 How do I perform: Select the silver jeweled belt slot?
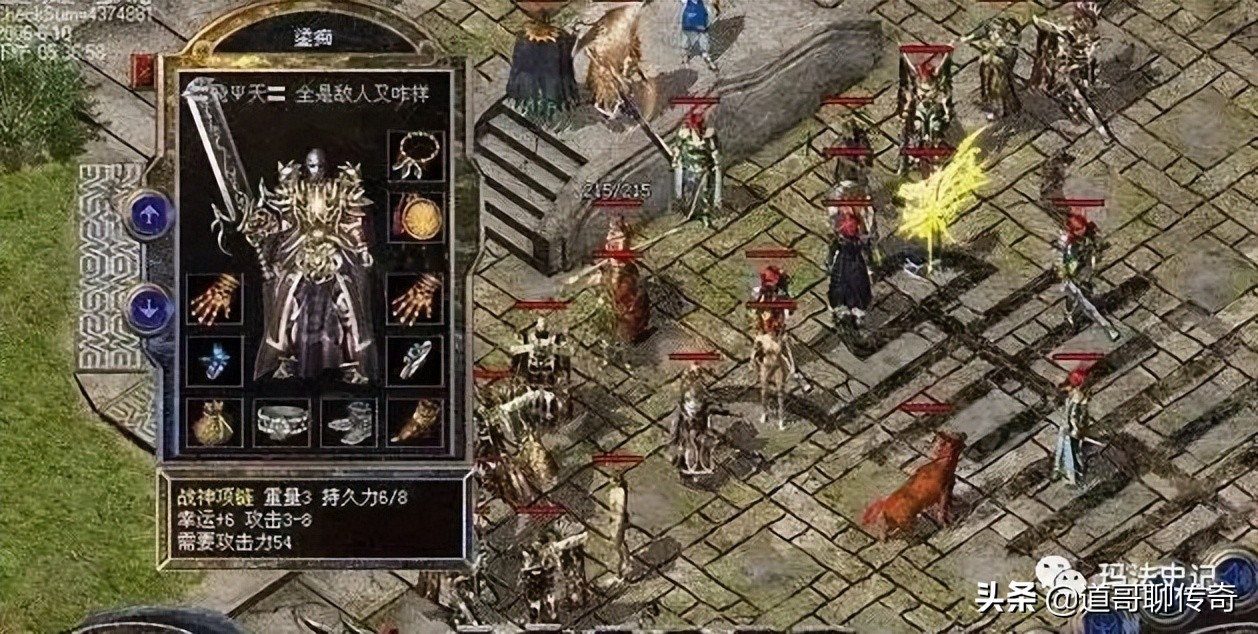tap(282, 422)
